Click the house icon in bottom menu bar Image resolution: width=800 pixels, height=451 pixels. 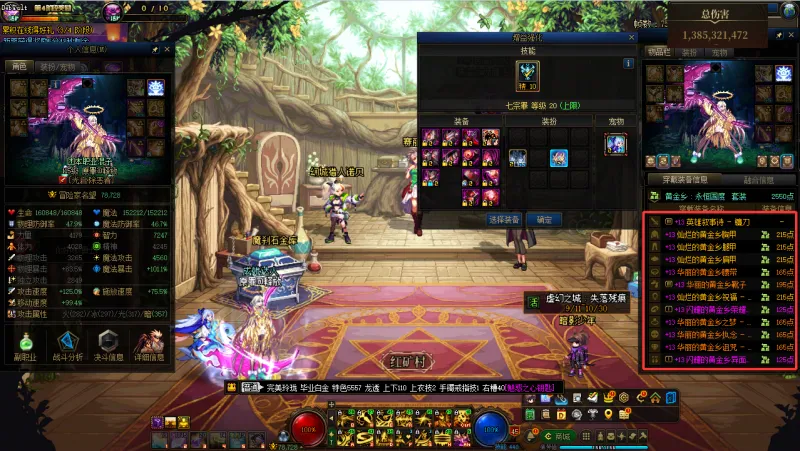(x=653, y=397)
